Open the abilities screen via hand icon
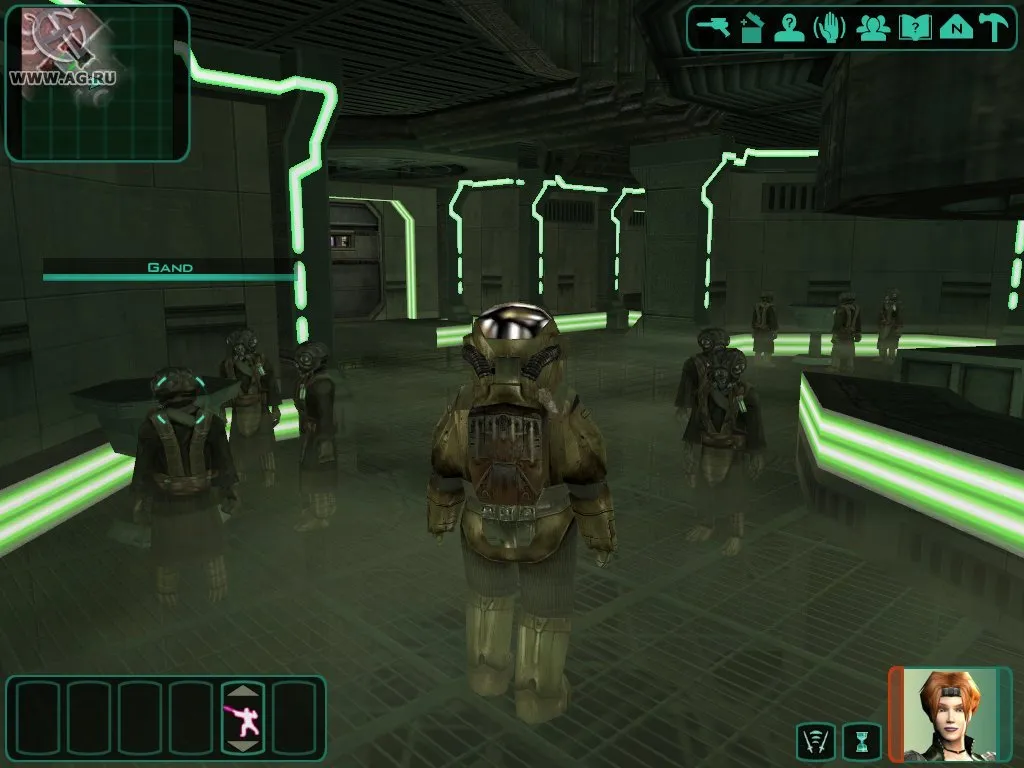The height and width of the screenshot is (768, 1024). pos(830,27)
